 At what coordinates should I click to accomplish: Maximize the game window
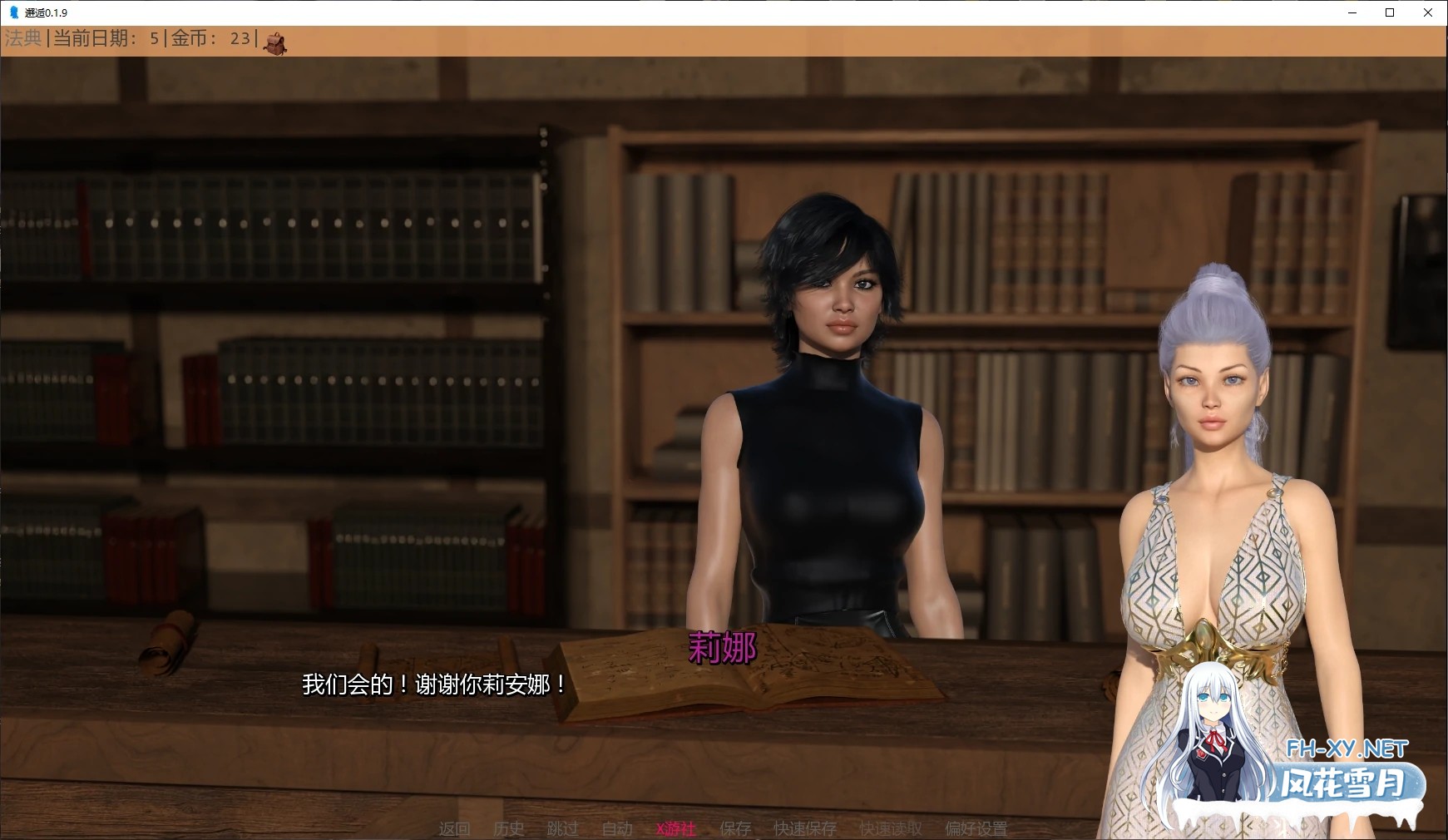coord(1389,12)
